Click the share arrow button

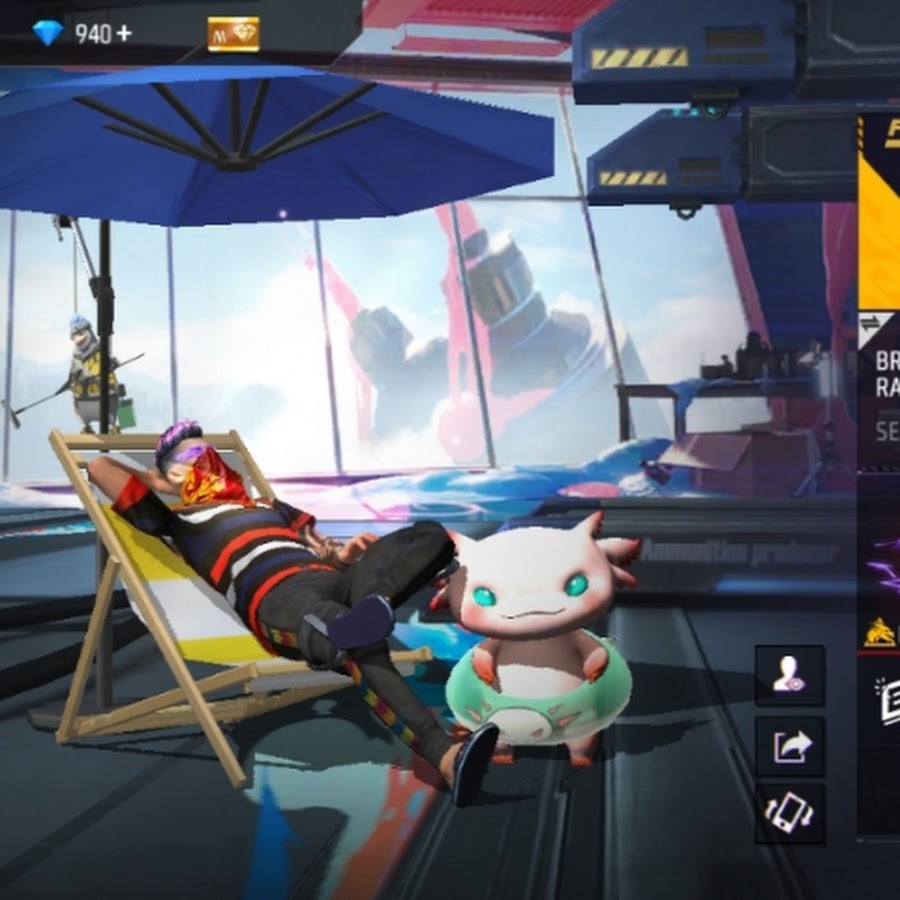[x=790, y=746]
